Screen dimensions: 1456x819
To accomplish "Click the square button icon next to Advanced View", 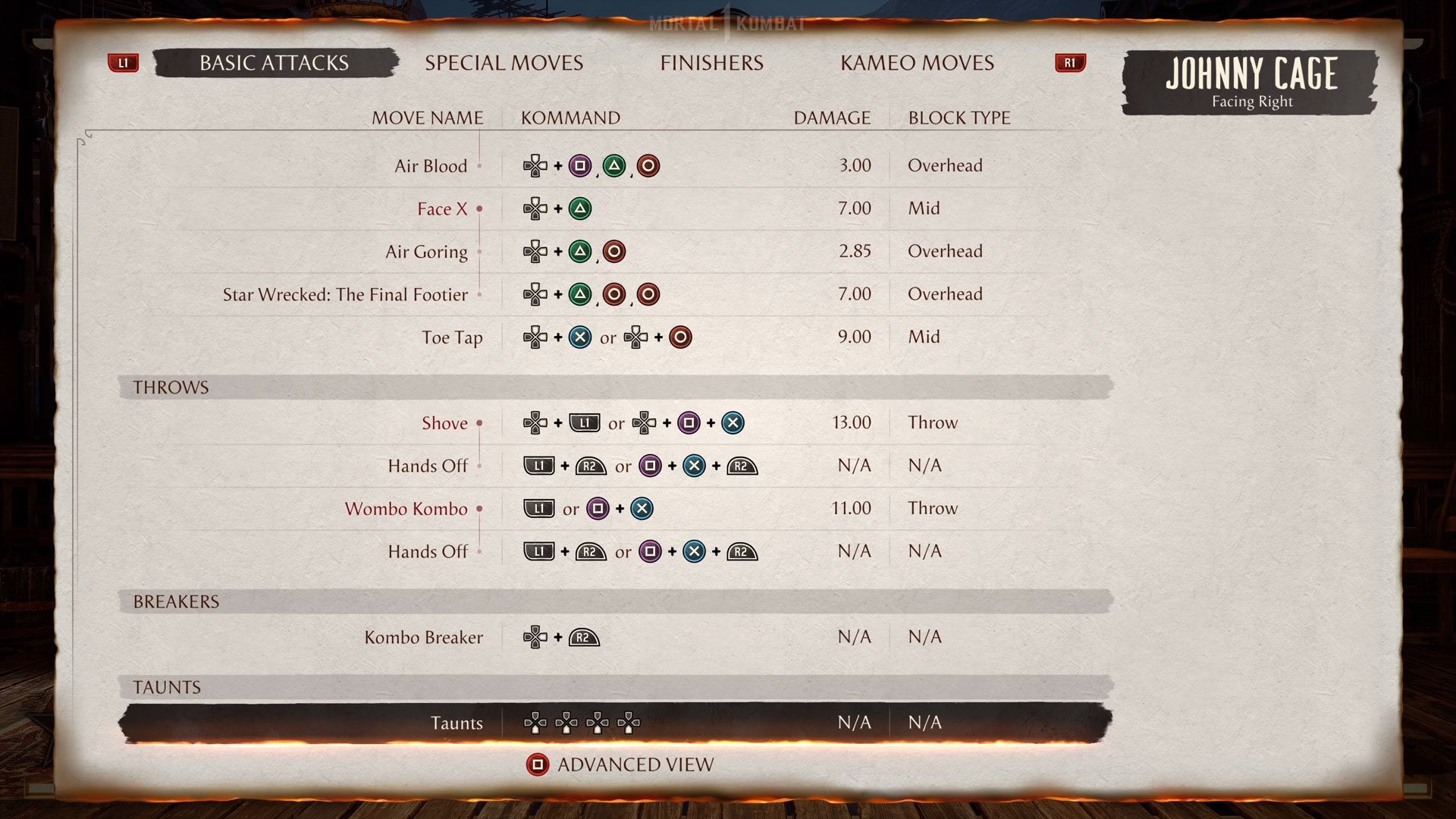I will (538, 764).
